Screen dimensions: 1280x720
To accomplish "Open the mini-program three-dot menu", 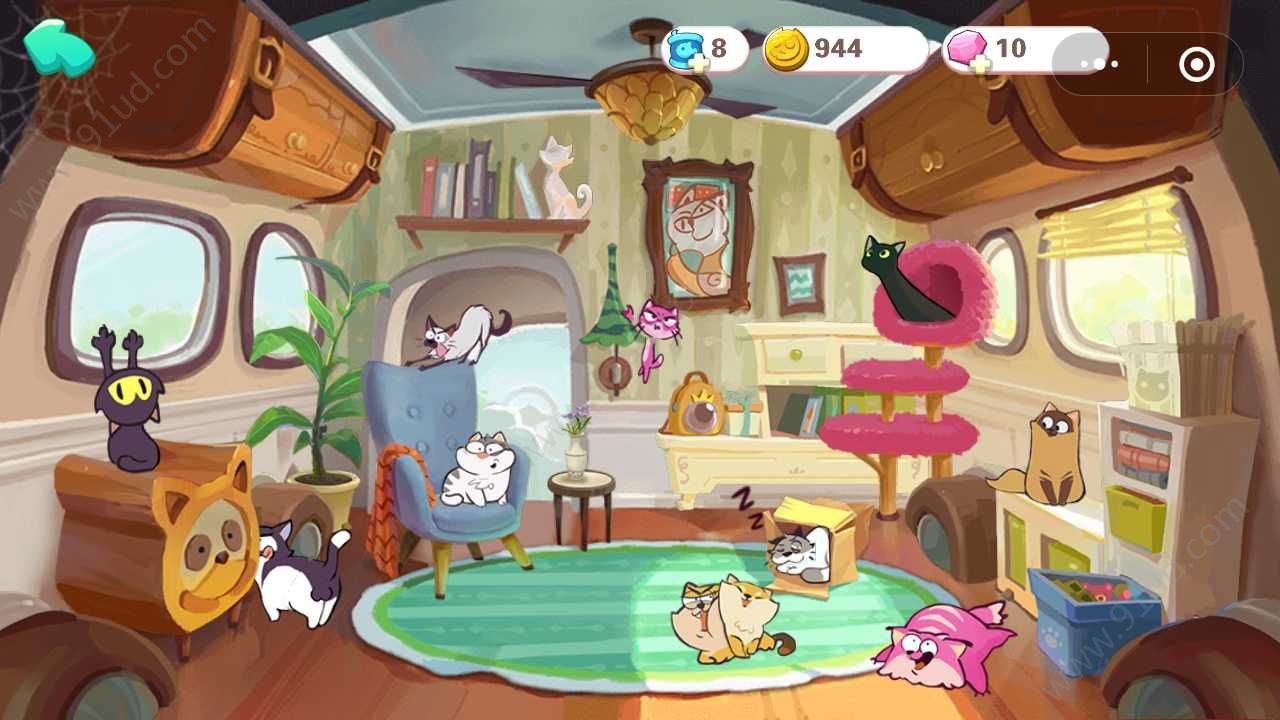I will pyautogui.click(x=1100, y=64).
